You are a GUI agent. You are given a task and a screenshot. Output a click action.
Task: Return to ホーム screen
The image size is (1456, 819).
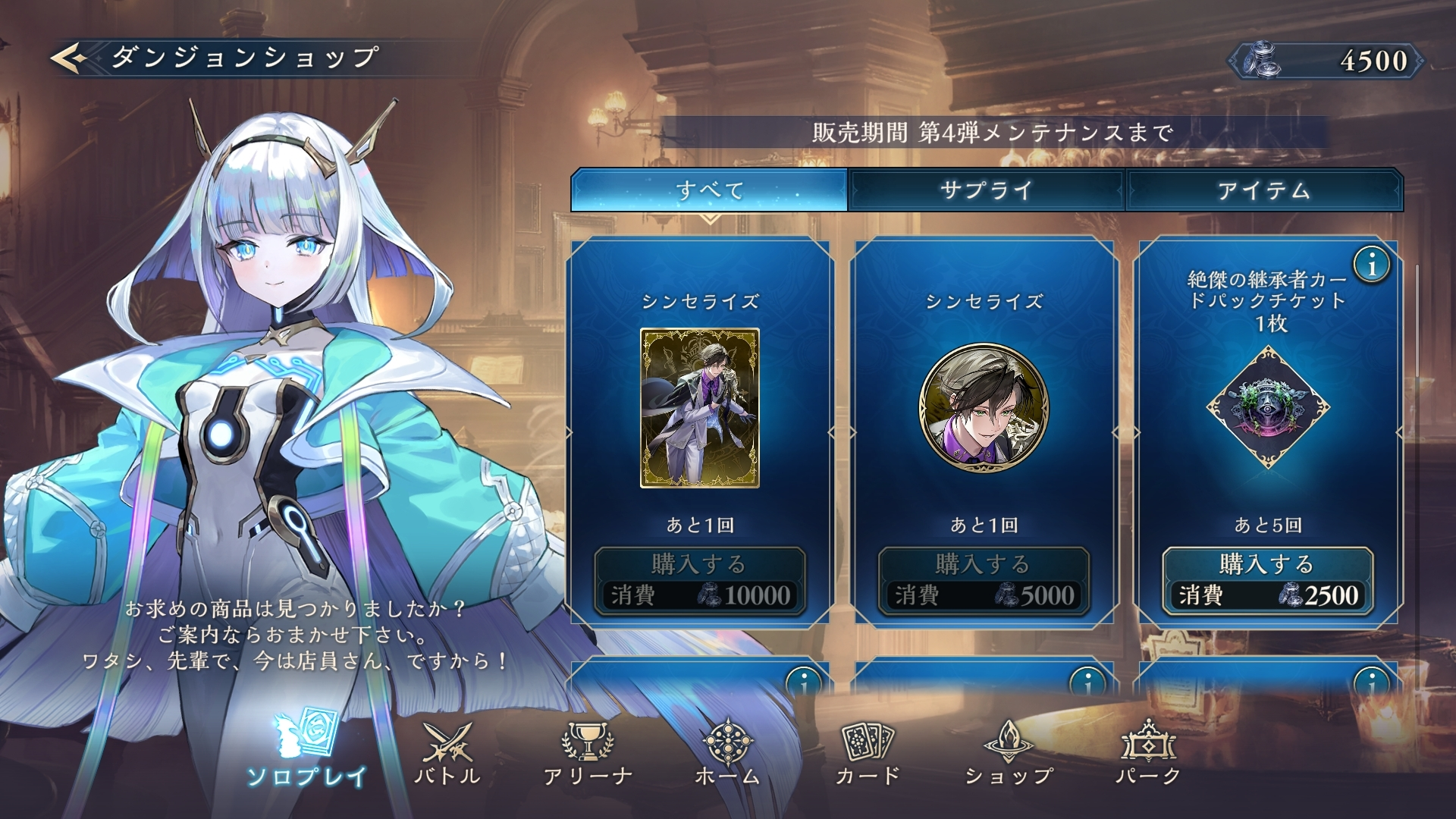click(x=727, y=752)
